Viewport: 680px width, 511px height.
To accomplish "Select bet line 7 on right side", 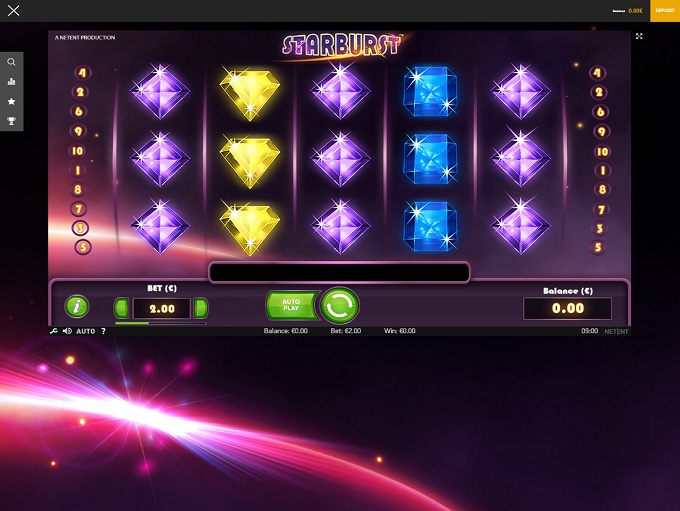I will coord(601,210).
